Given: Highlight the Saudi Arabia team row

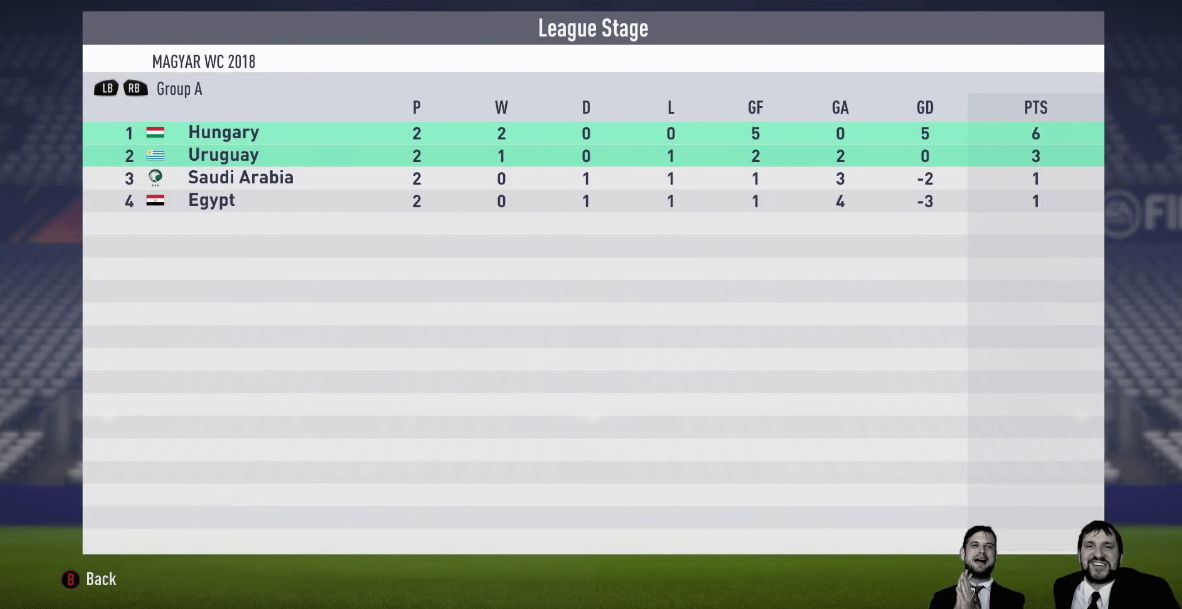Looking at the screenshot, I should click(240, 178).
